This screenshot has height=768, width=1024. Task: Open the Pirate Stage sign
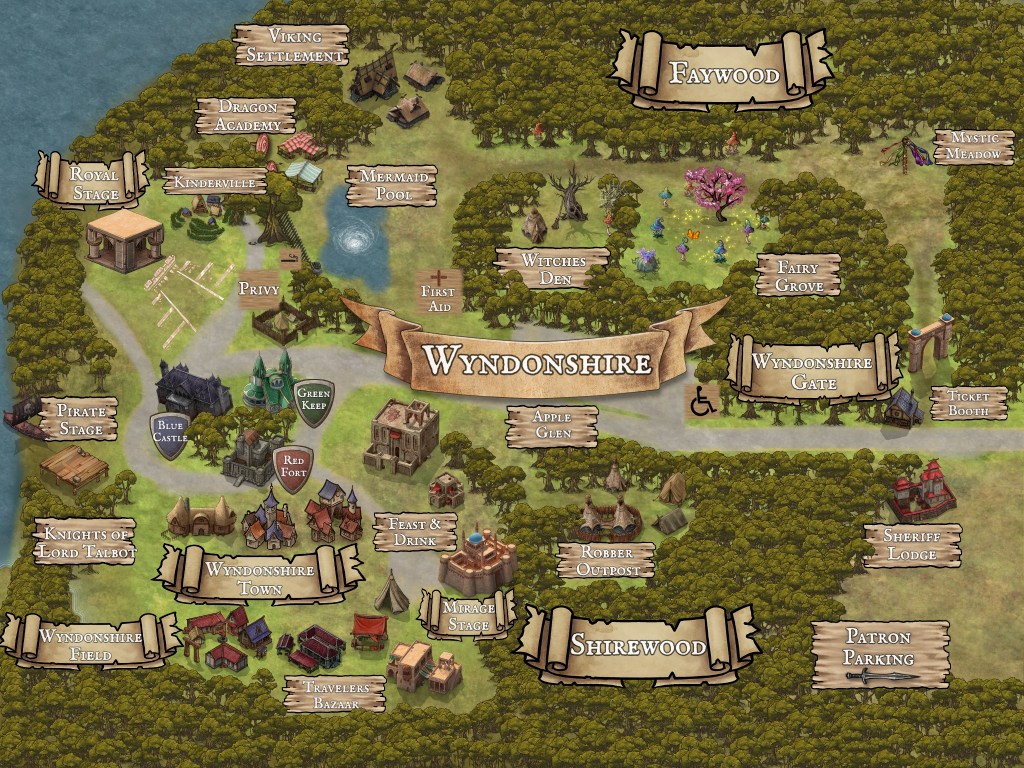(x=80, y=419)
